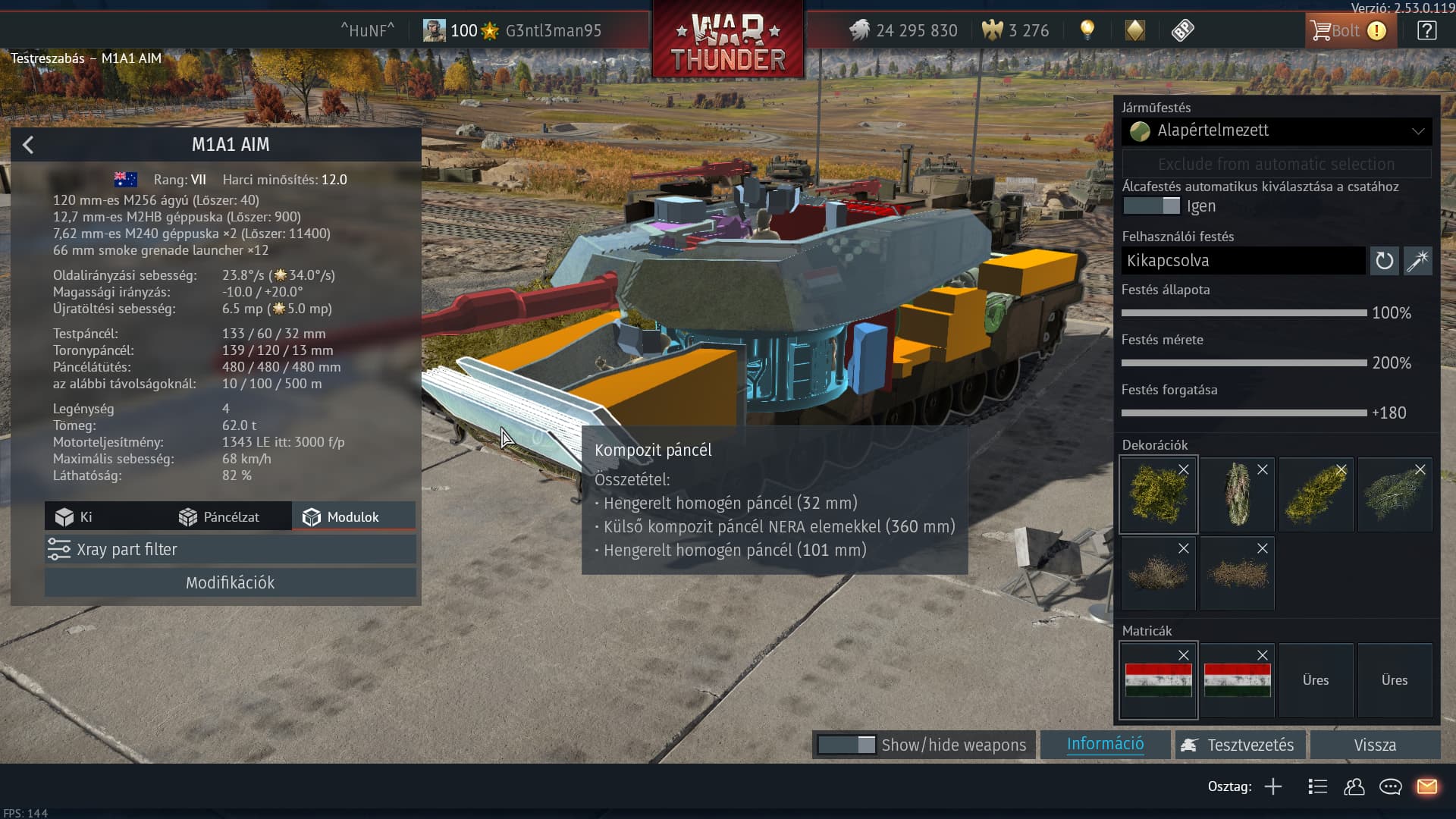Open the Kikapcsolva user skin selector
Screen dimensions: 1456x819
click(x=1243, y=261)
